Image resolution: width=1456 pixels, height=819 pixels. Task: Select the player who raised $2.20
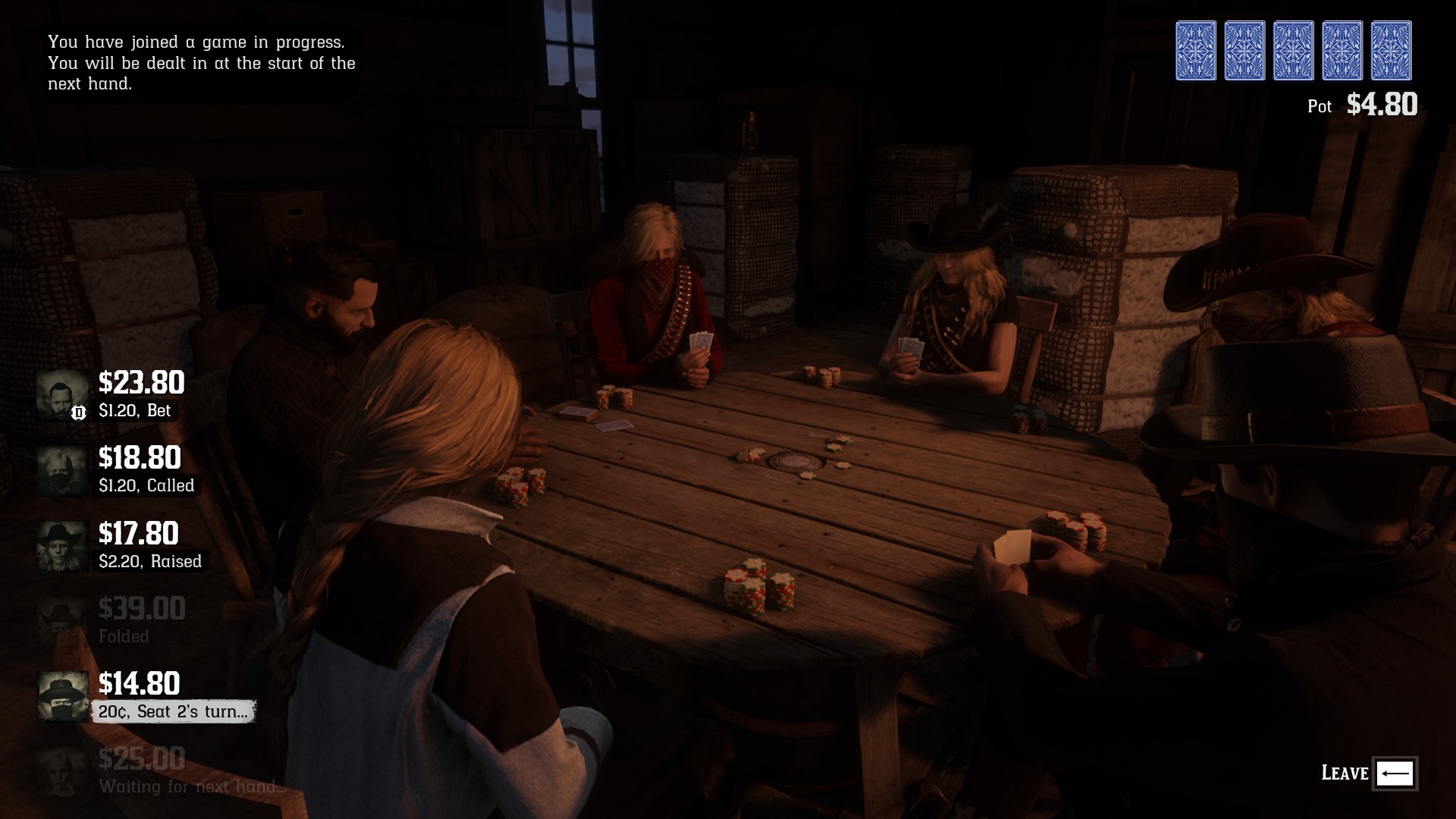121,546
